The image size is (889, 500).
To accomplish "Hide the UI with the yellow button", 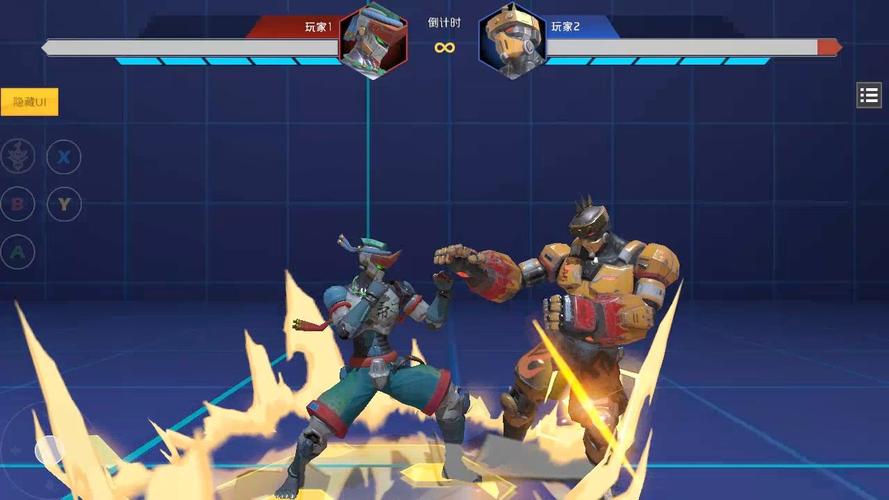I will (x=30, y=102).
